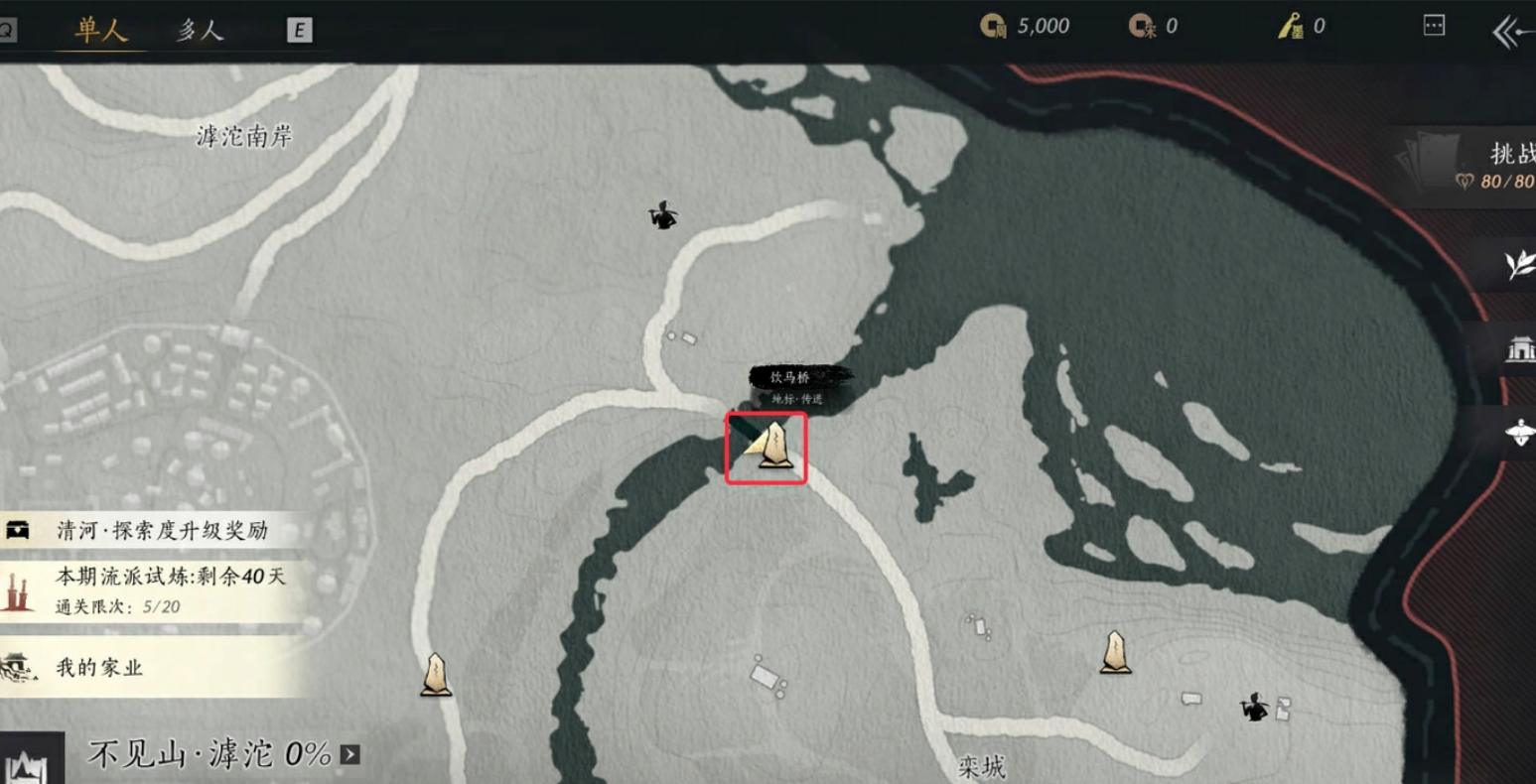Expand the 不见山·滹沱 exploration progress
This screenshot has width=1536, height=784.
[x=349, y=755]
